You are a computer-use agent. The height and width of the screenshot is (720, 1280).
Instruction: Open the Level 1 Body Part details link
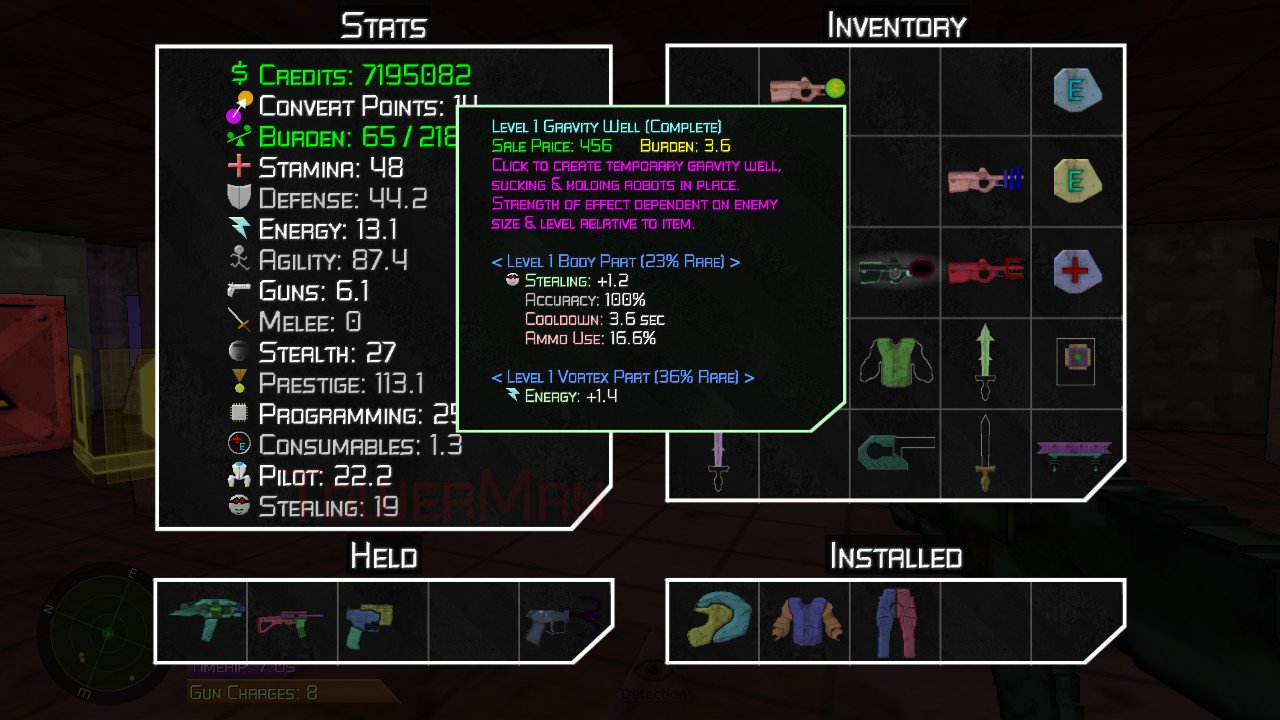[x=617, y=262]
